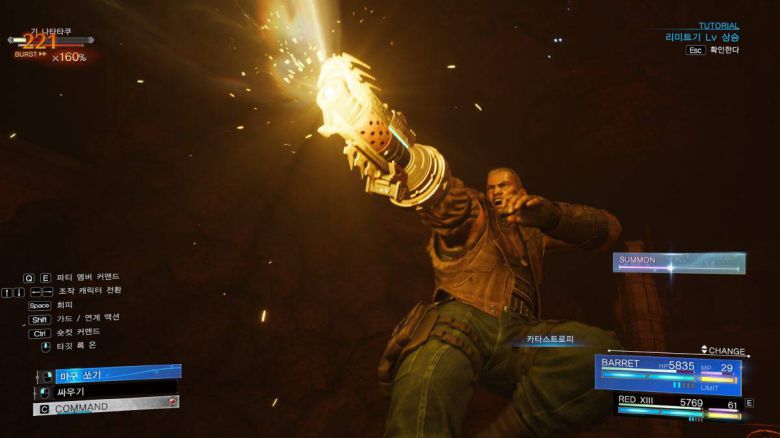Select the 마구 쏘기 attack command
This screenshot has height=438, width=780.
tap(108, 375)
